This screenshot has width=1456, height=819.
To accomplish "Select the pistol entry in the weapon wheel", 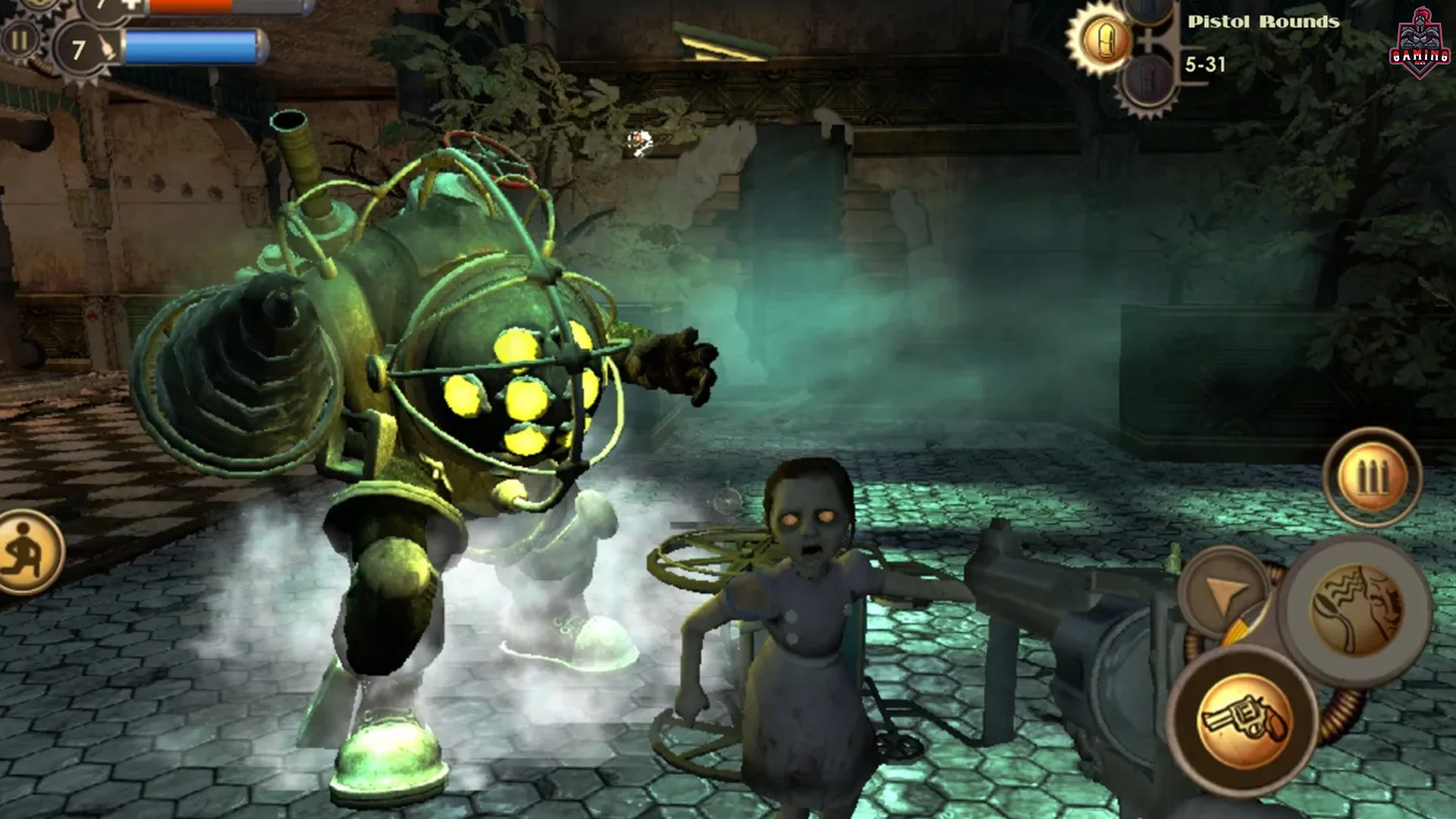I will tap(1244, 718).
